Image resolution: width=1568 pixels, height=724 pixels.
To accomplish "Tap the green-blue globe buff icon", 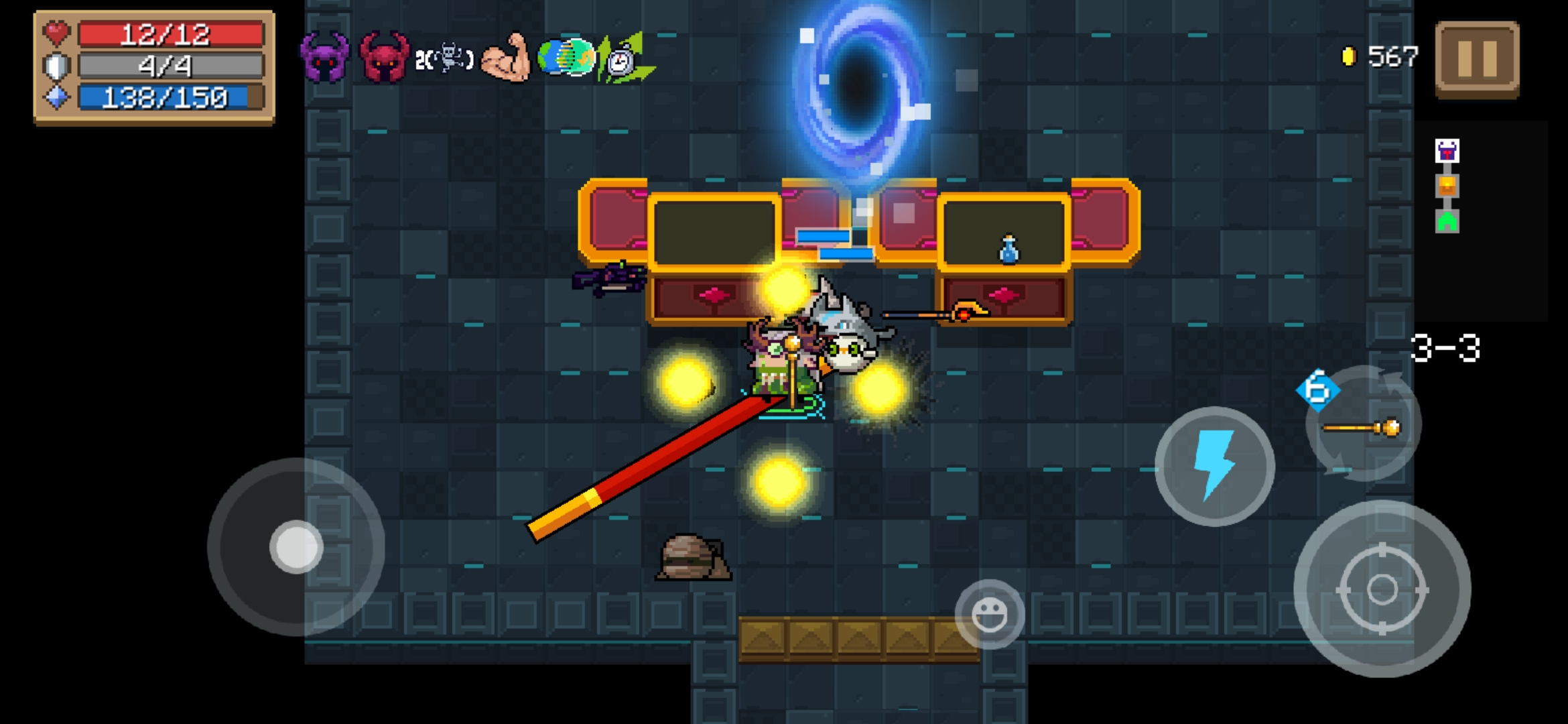I will [566, 58].
